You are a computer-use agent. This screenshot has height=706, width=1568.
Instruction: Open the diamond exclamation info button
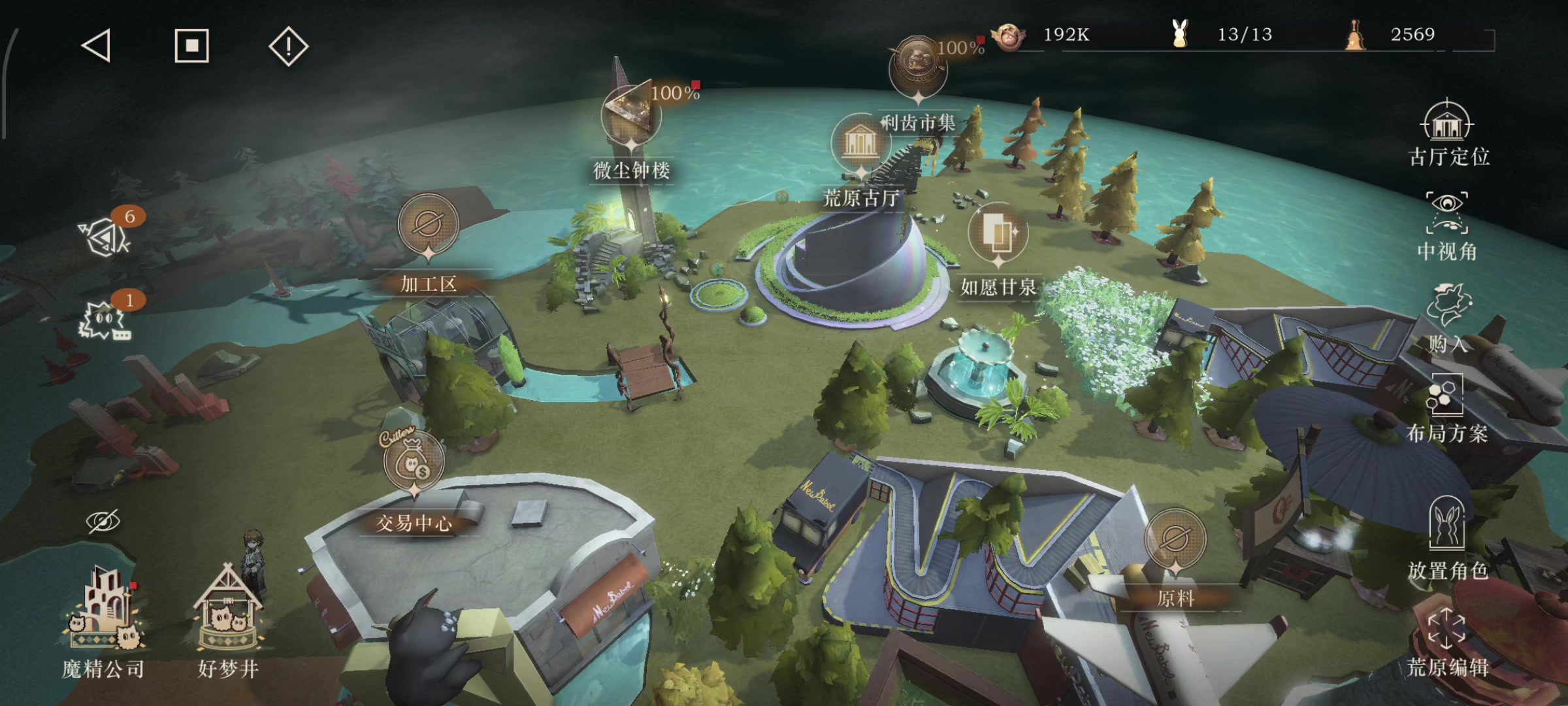pos(288,46)
